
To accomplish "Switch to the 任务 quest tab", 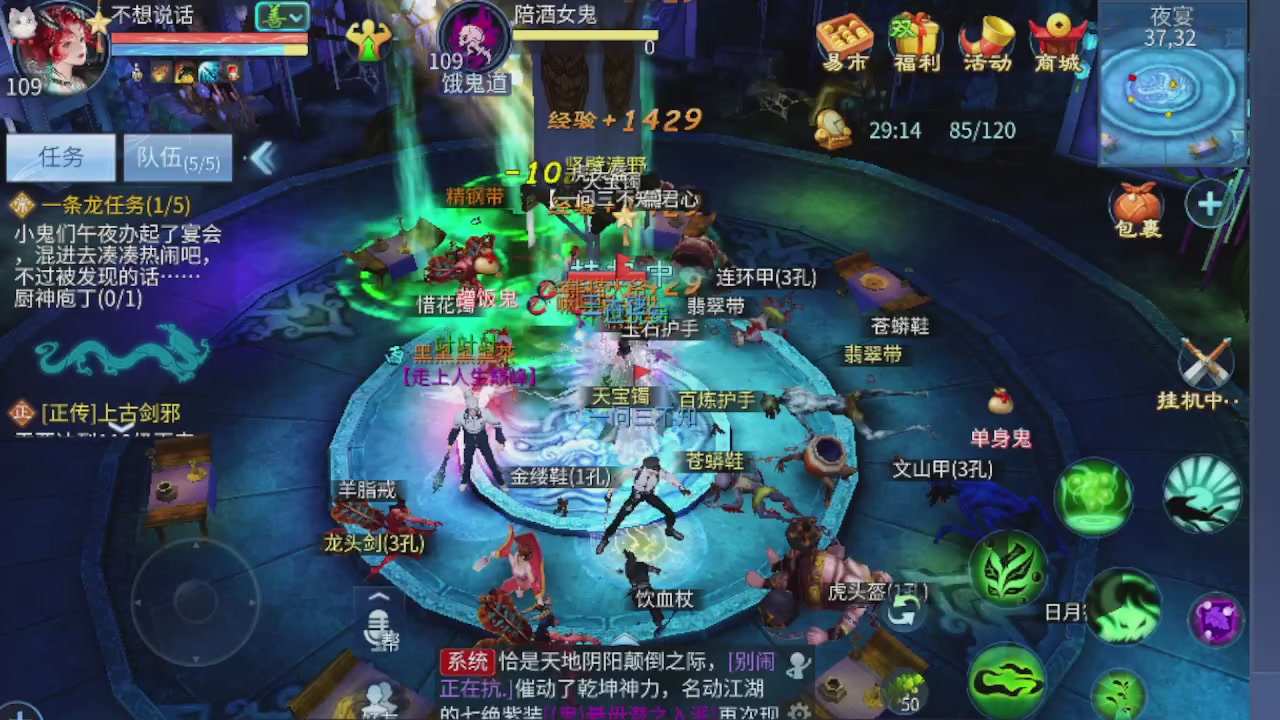I will point(60,157).
